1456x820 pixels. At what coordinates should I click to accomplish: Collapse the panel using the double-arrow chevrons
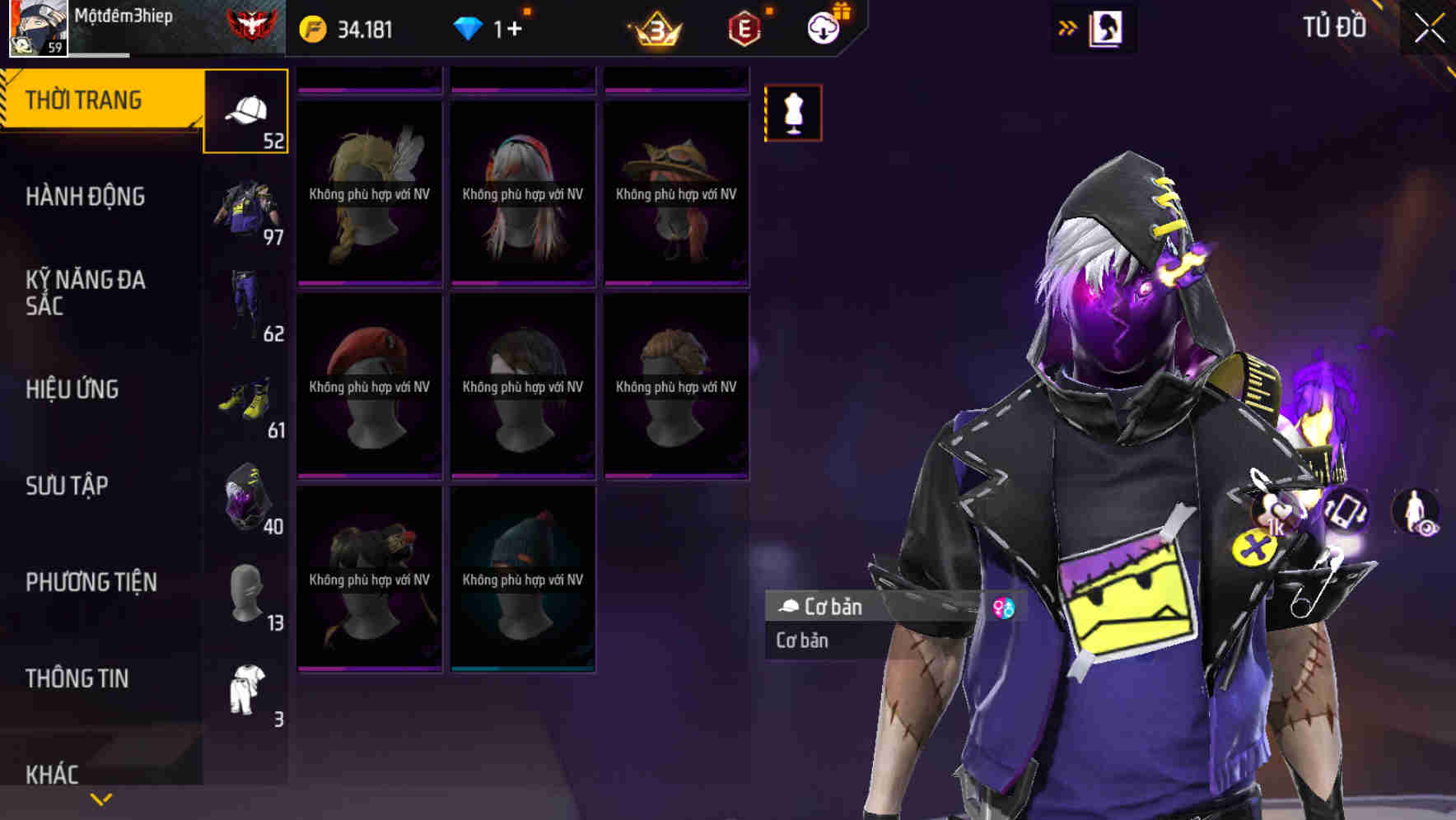coord(1068,27)
